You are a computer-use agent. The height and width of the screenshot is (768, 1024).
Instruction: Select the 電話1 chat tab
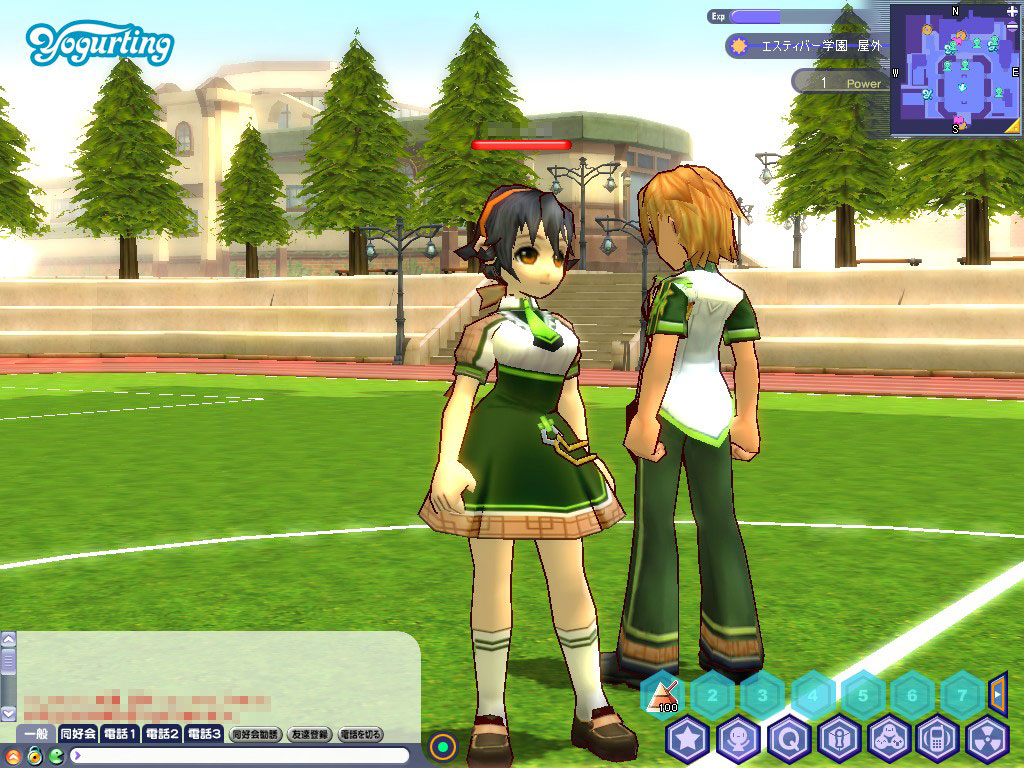point(121,734)
